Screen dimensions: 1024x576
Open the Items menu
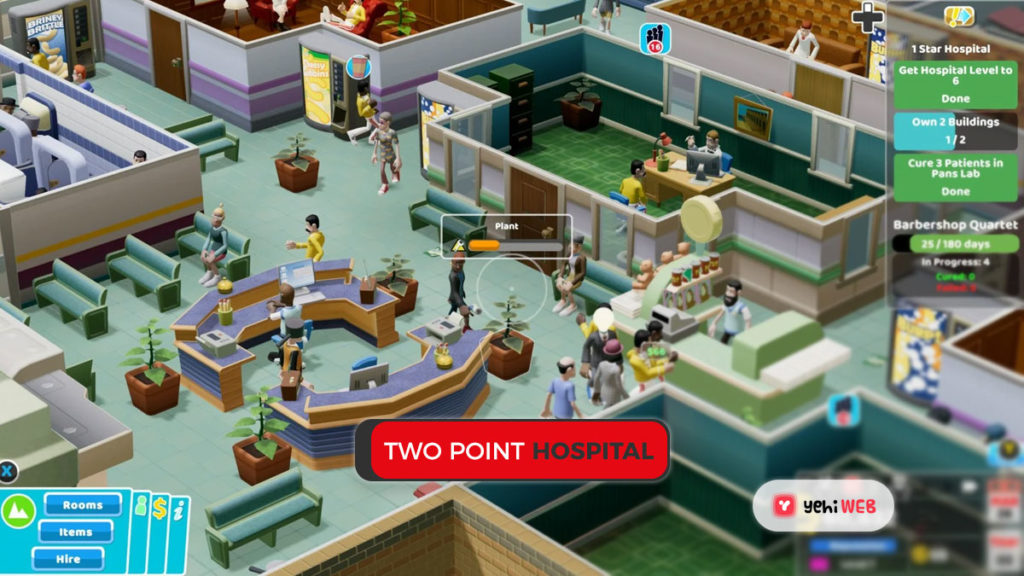75,532
